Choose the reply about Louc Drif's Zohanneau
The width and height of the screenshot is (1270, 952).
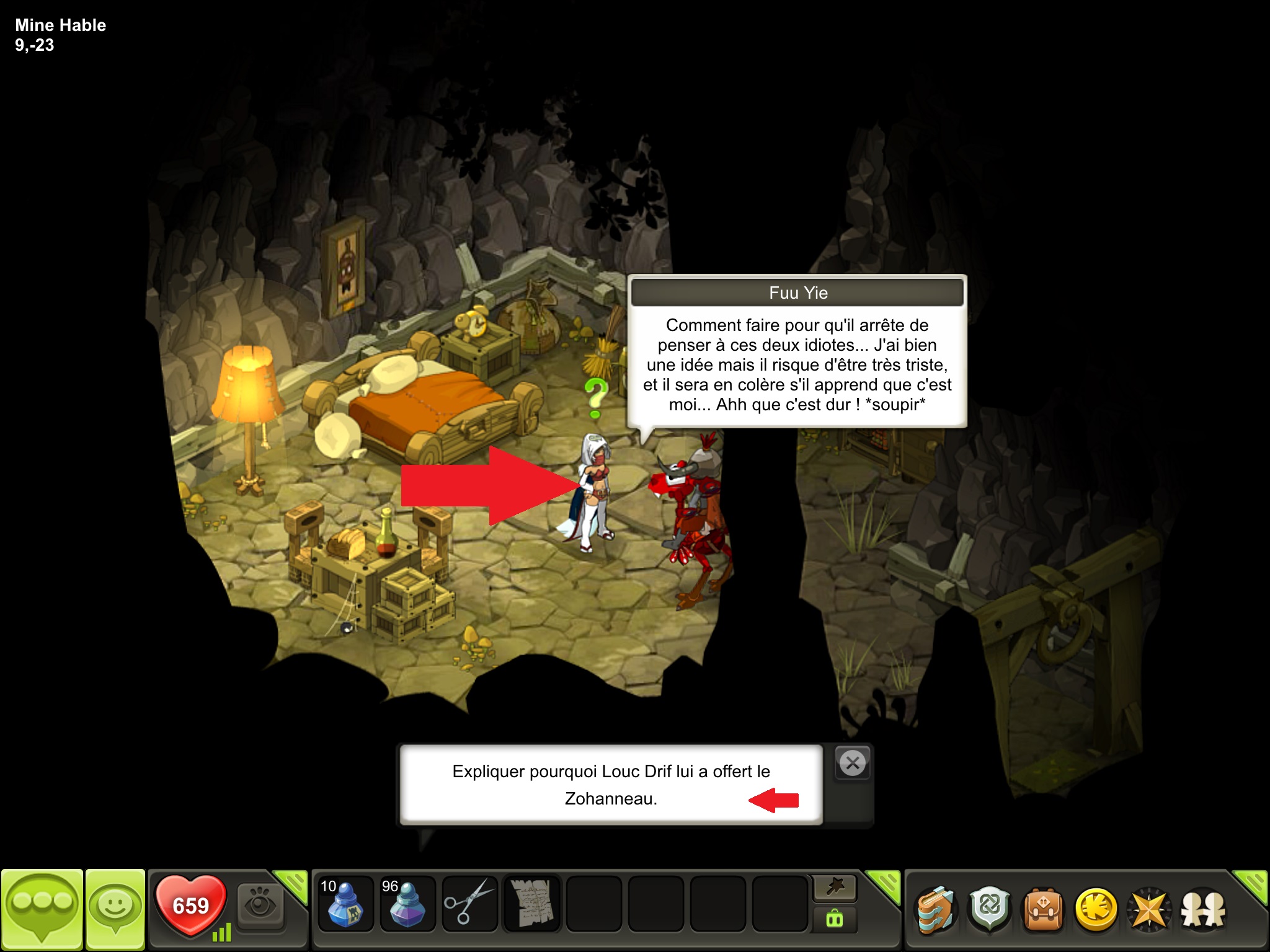pos(611,785)
